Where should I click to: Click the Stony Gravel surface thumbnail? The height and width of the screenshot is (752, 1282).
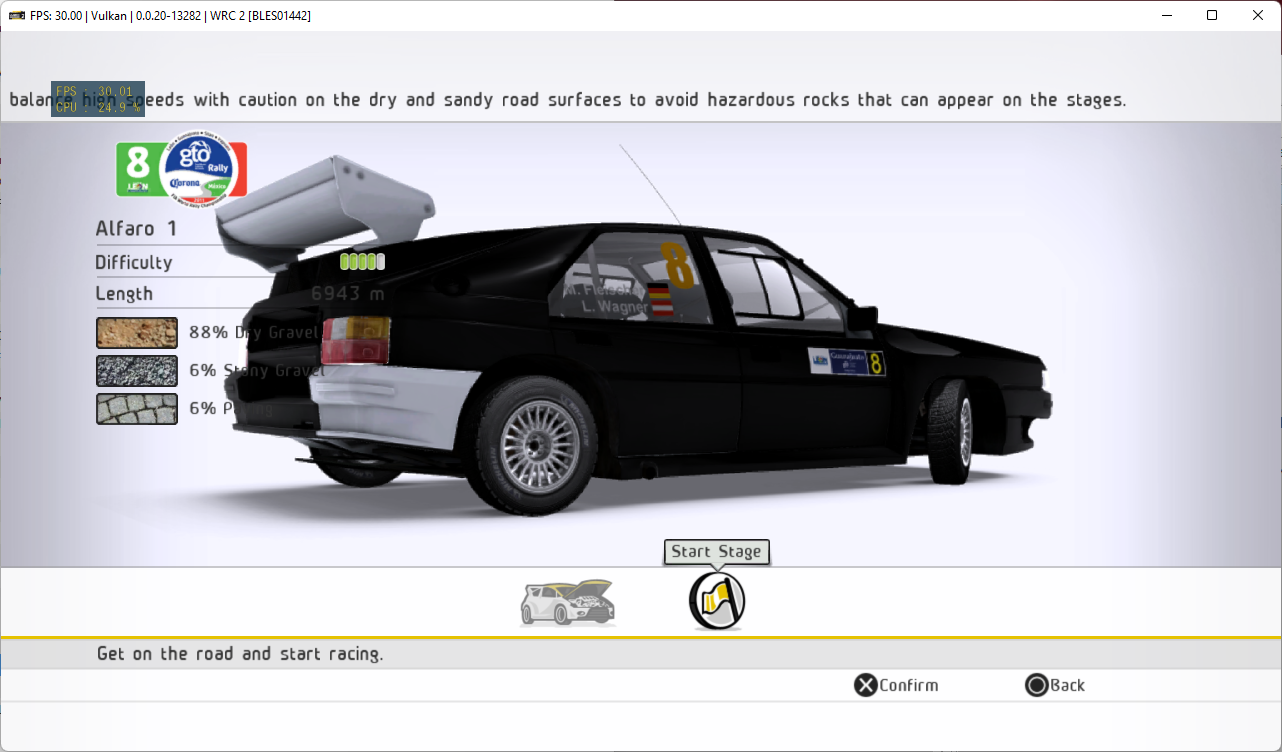(136, 370)
